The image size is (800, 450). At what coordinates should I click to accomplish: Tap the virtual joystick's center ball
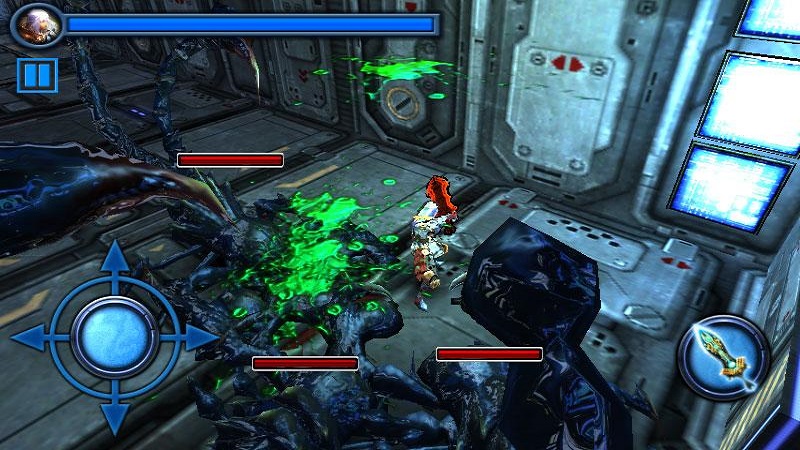point(114,338)
